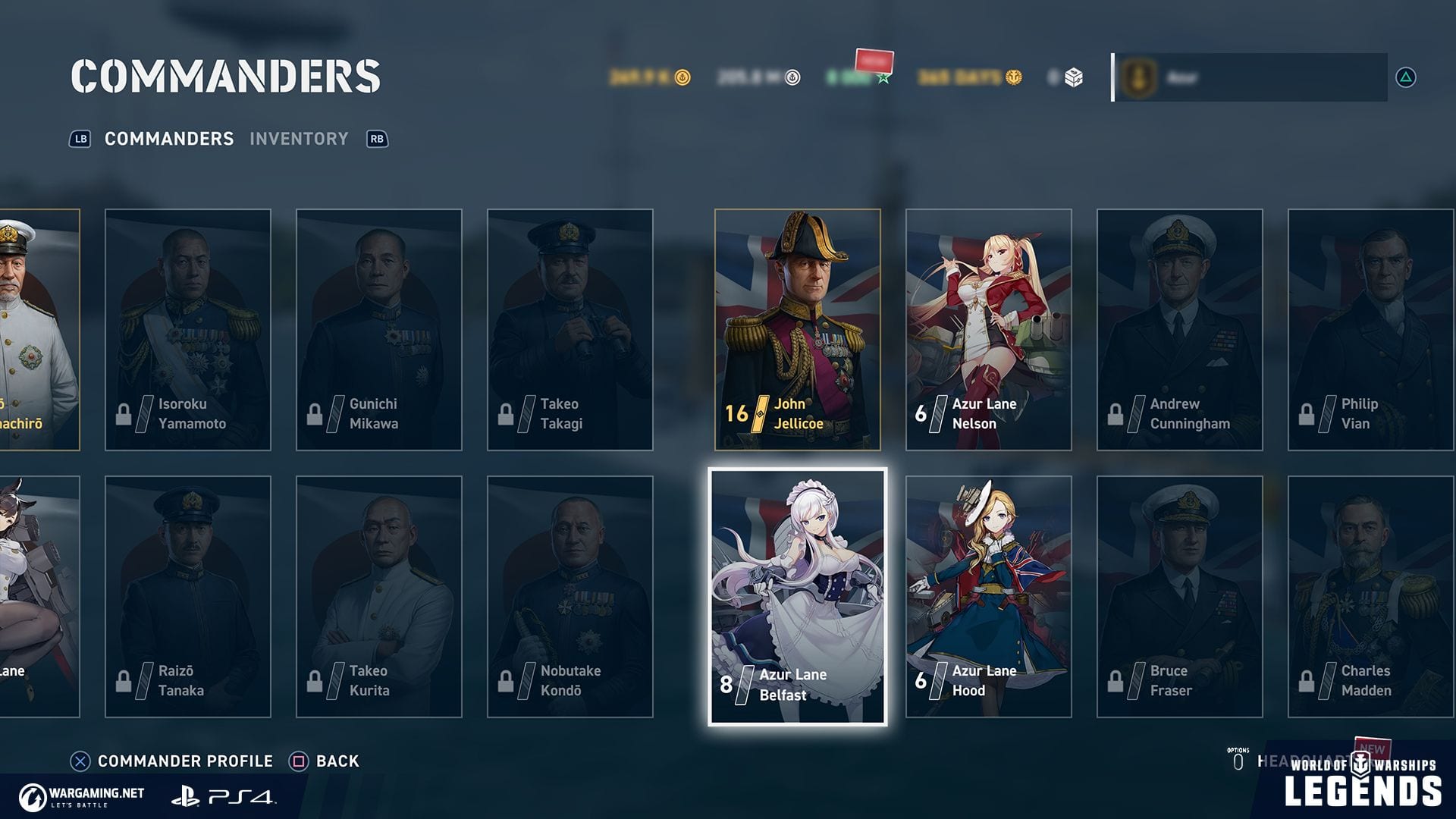Viewport: 1456px width, 819px height.
Task: Choose locked commander Nobutake Kondō
Action: tap(570, 597)
